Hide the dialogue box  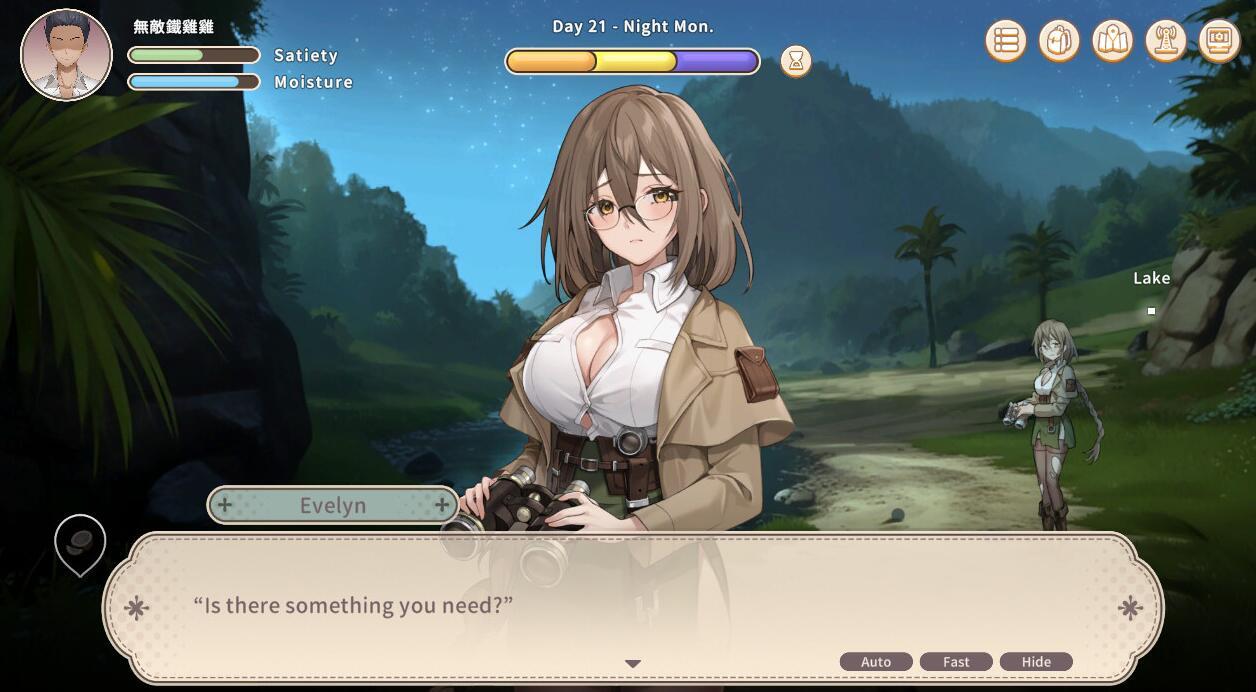(x=1036, y=662)
